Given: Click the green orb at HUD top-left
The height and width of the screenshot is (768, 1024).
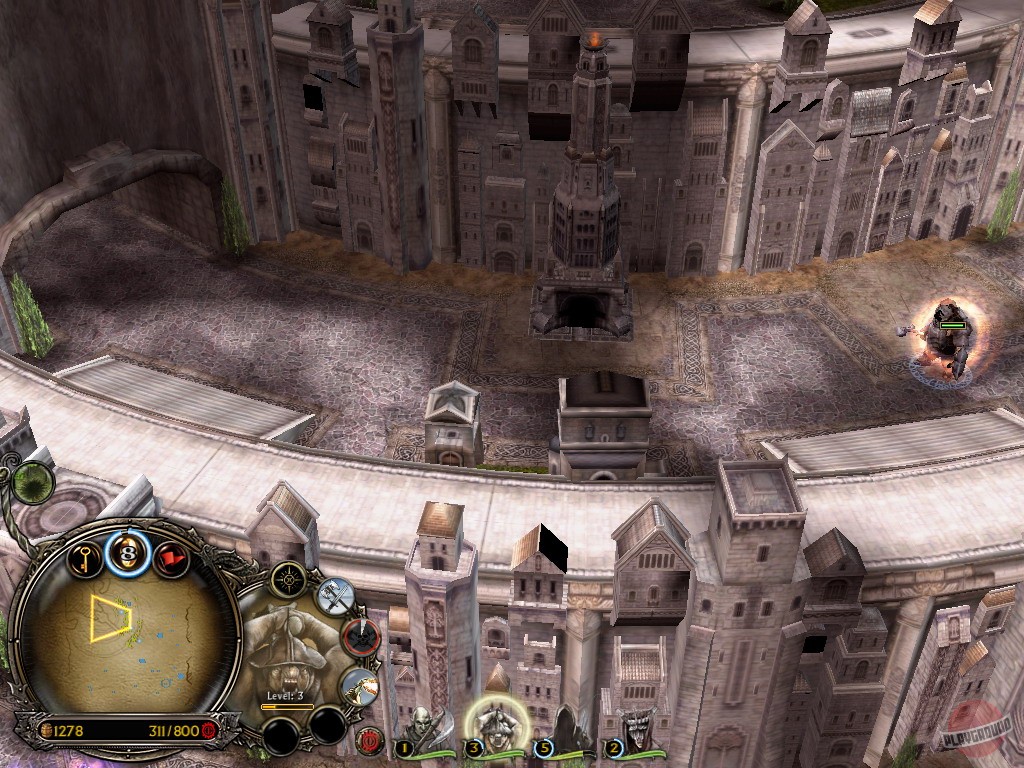Looking at the screenshot, I should (34, 481).
